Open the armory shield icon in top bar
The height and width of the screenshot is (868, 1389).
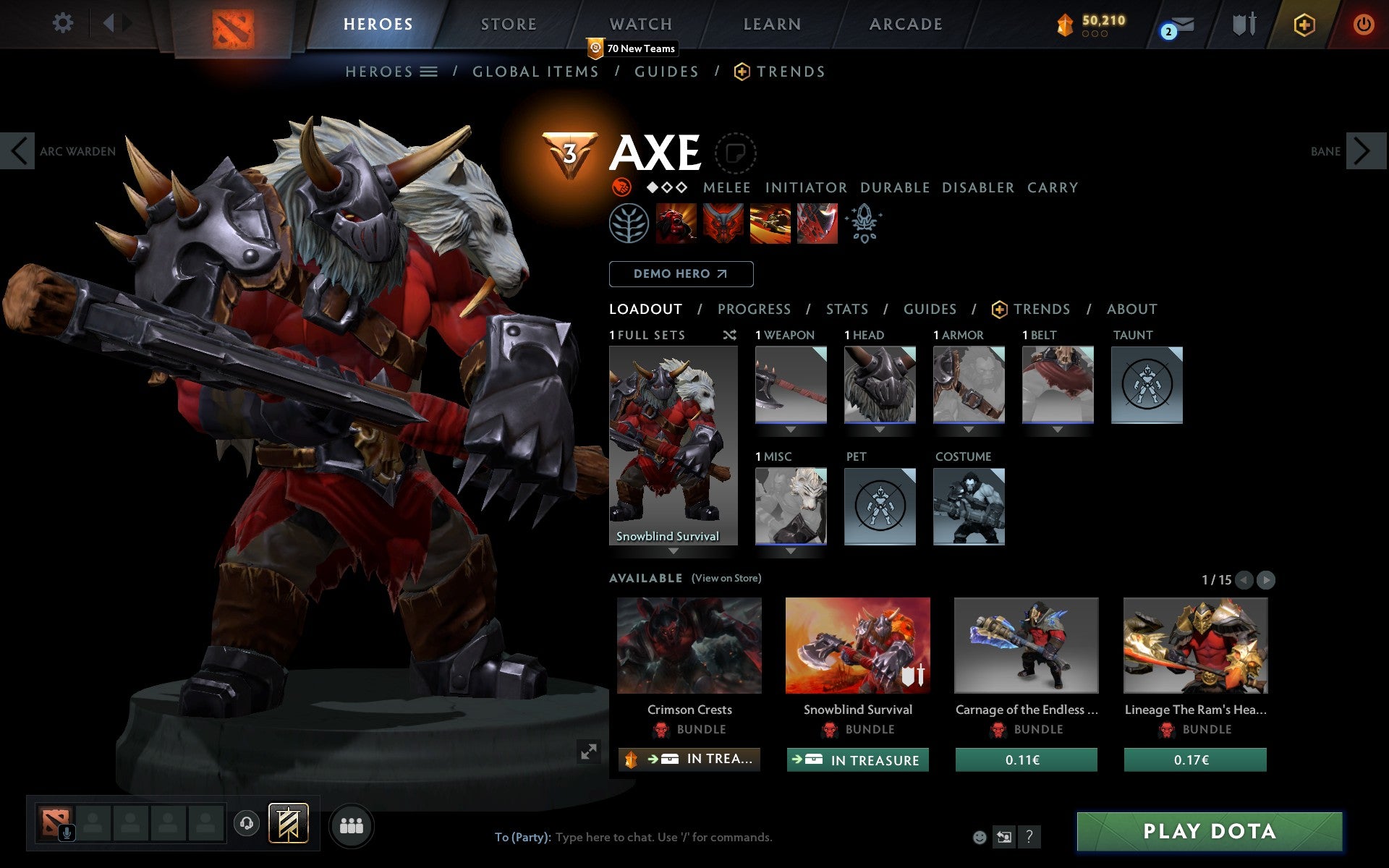click(x=1246, y=23)
